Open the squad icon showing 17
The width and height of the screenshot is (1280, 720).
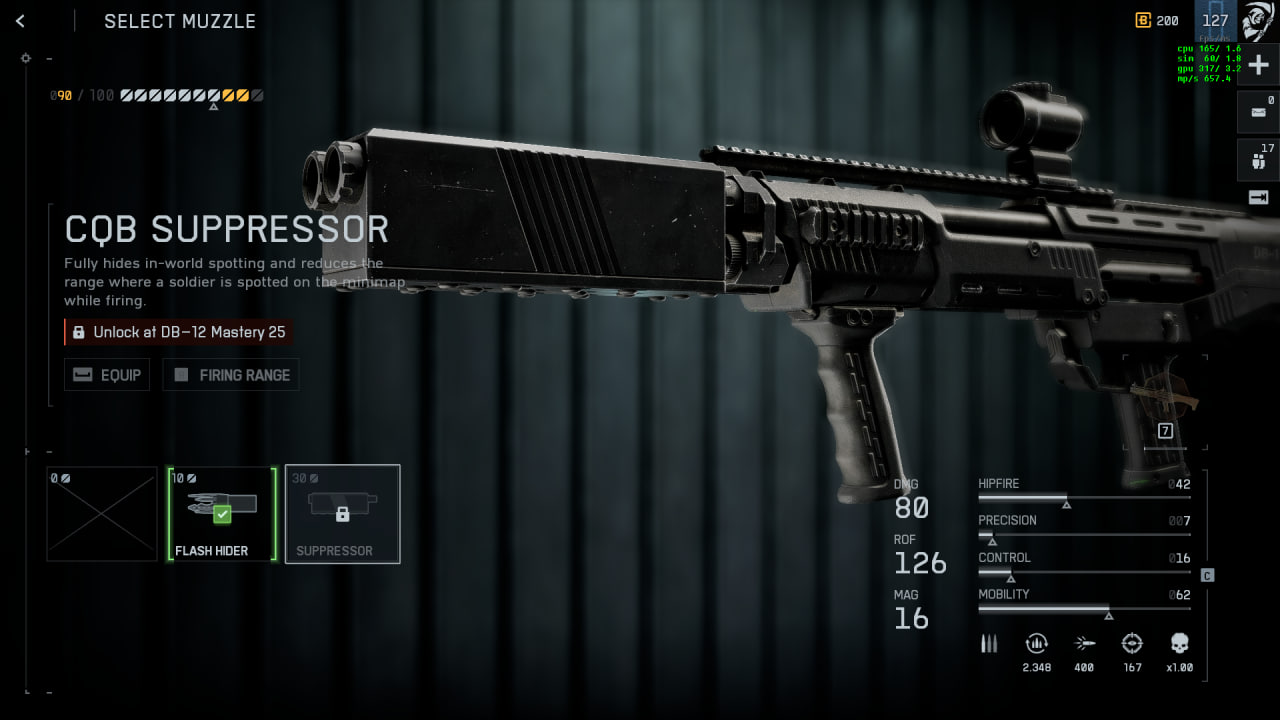1258,159
